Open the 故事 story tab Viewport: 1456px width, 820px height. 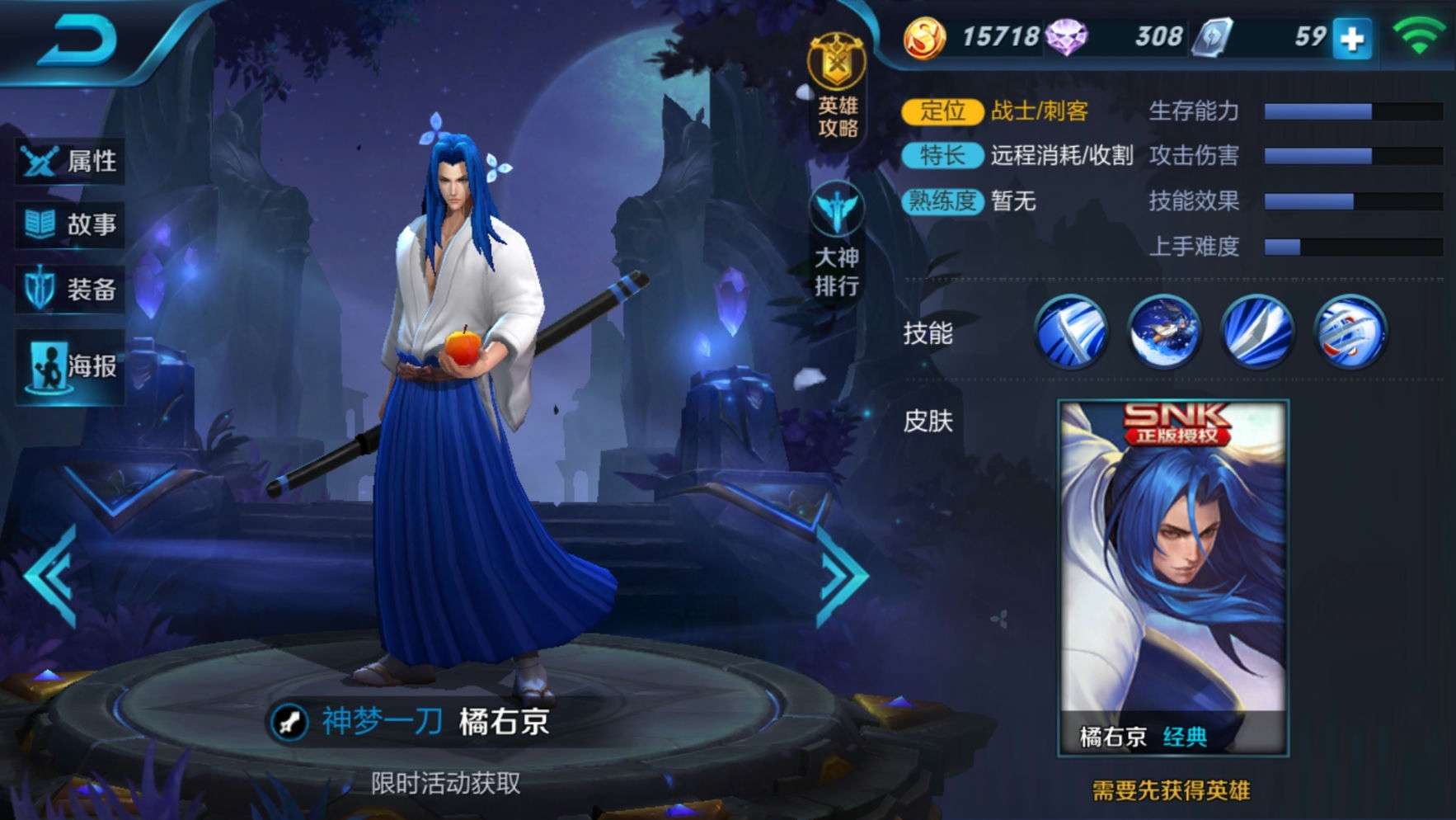[x=71, y=224]
